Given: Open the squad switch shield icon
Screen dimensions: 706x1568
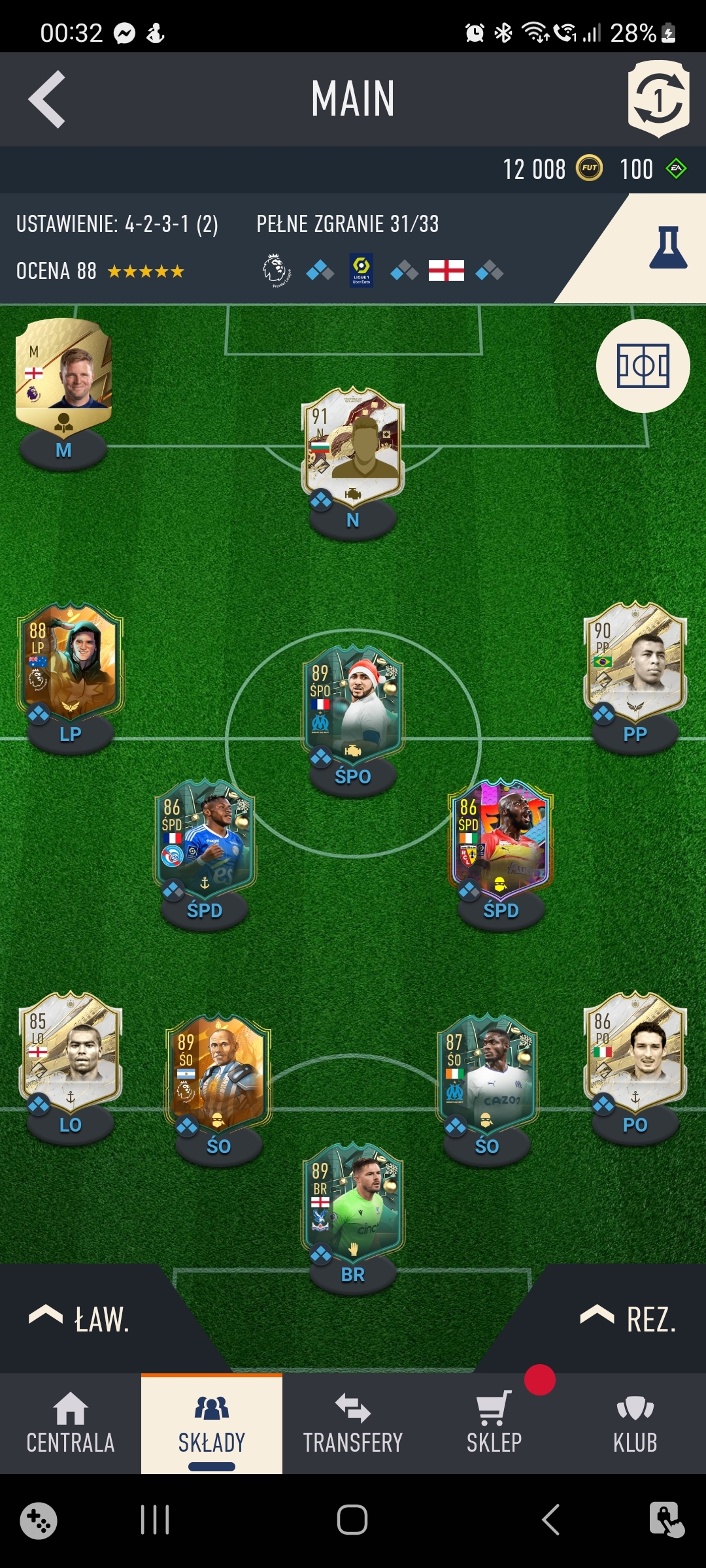Looking at the screenshot, I should point(658,99).
